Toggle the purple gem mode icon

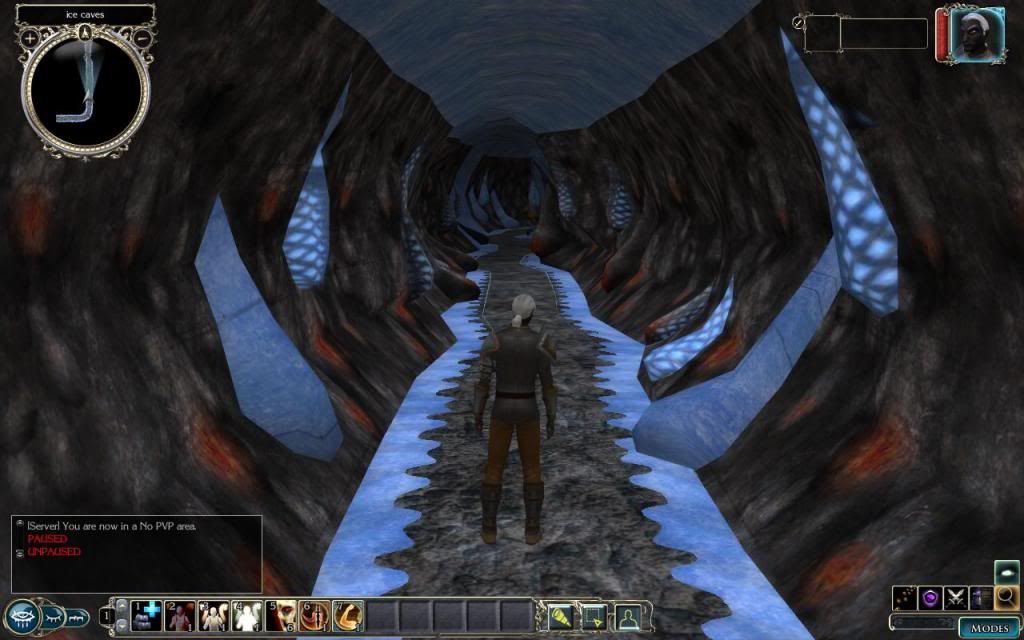pyautogui.click(x=930, y=598)
